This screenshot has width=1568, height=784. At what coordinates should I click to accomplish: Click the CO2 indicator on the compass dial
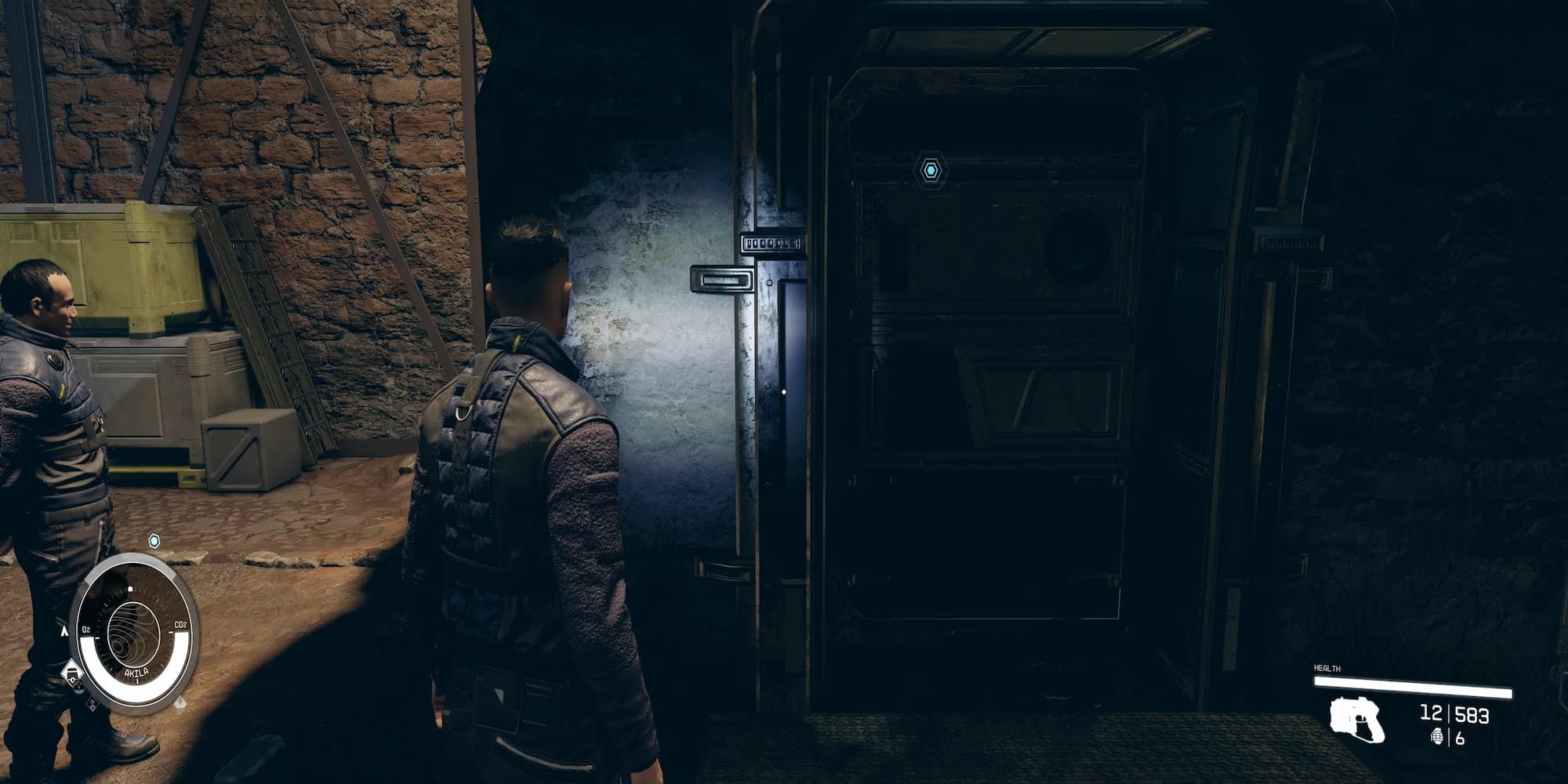click(x=181, y=624)
